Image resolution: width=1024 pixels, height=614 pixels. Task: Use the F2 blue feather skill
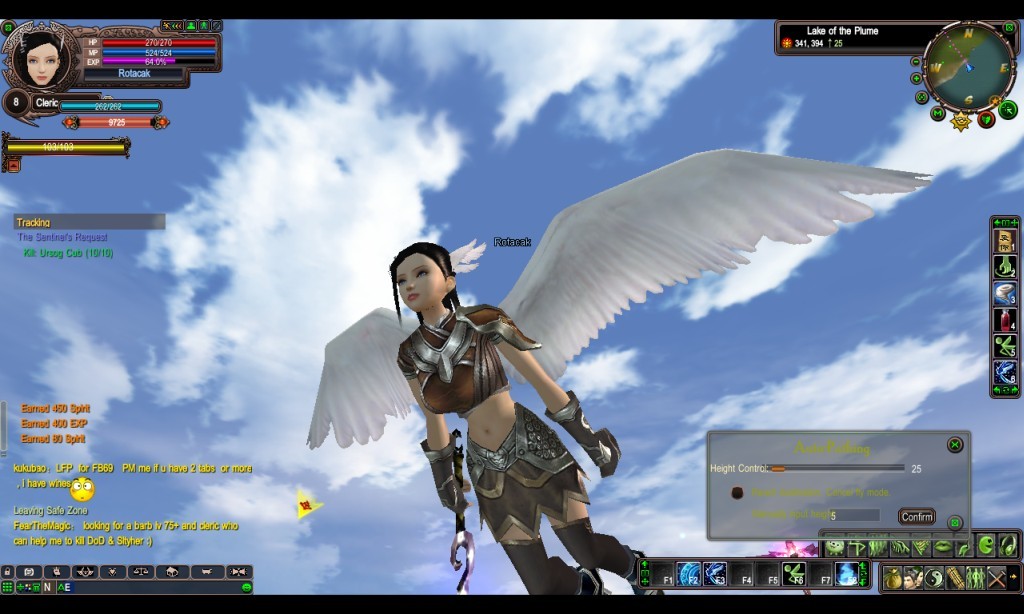point(689,573)
